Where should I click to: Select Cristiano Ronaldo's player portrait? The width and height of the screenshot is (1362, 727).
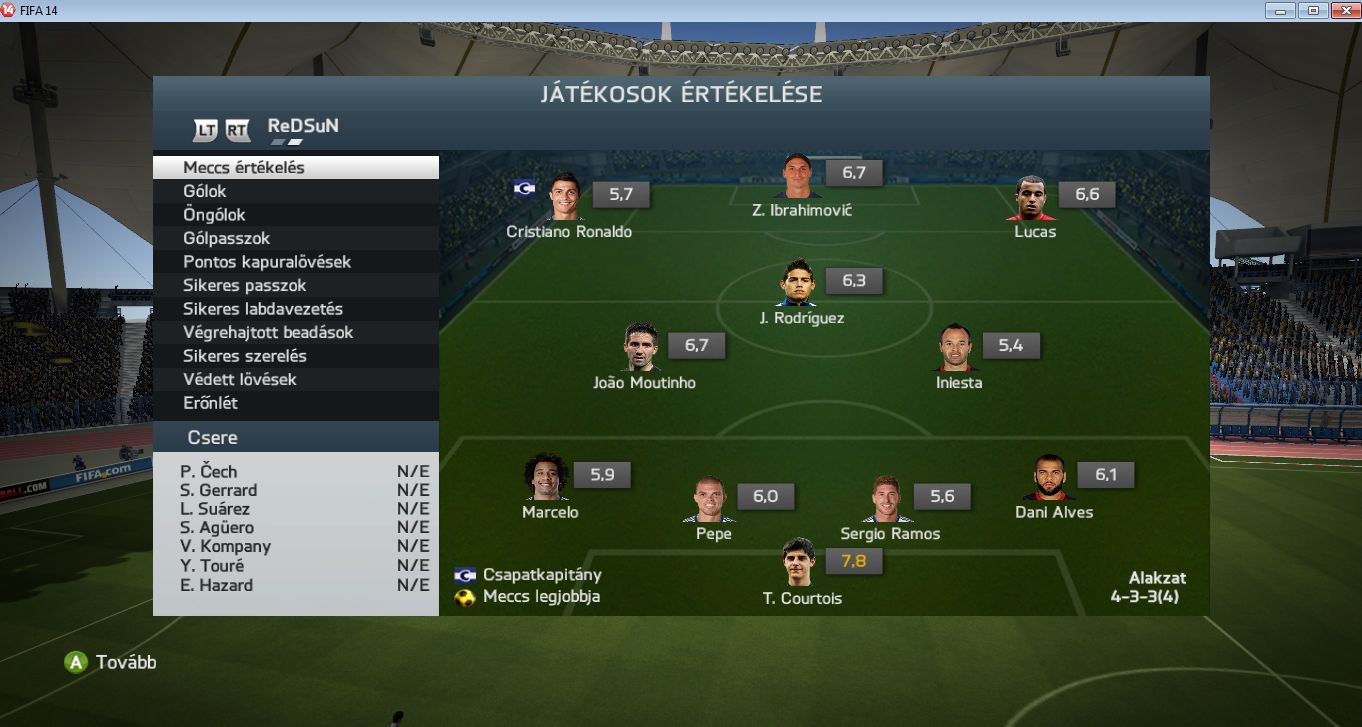coord(565,197)
